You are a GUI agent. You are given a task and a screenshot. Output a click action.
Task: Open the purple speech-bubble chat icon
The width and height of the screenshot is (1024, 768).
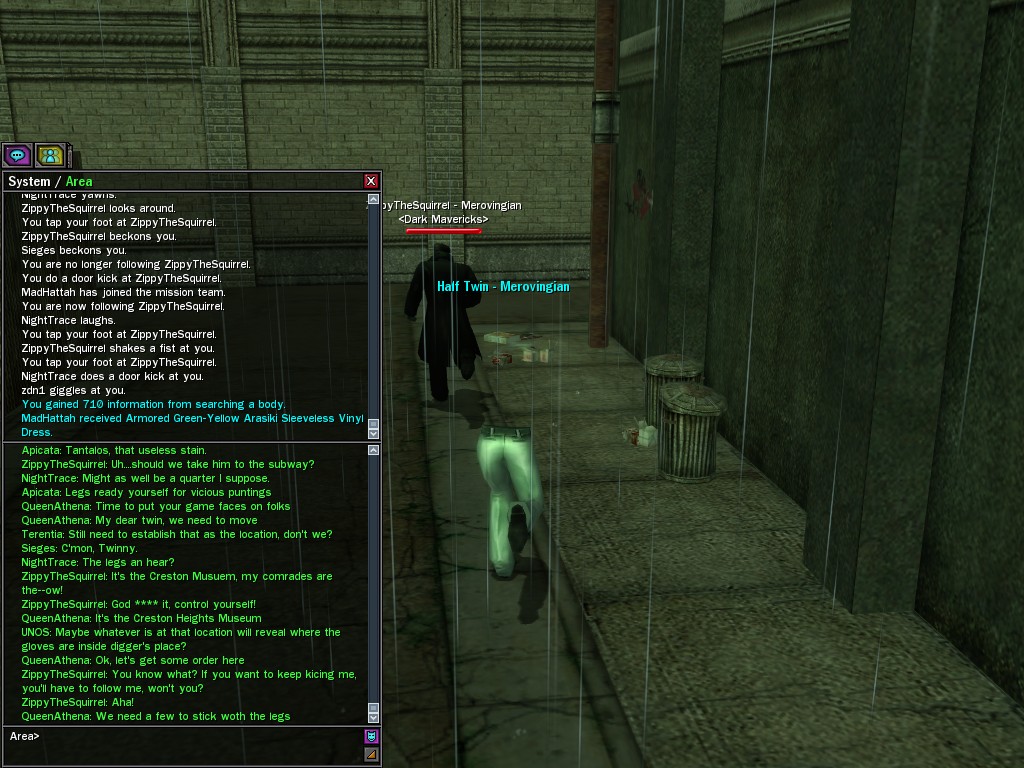[17, 155]
